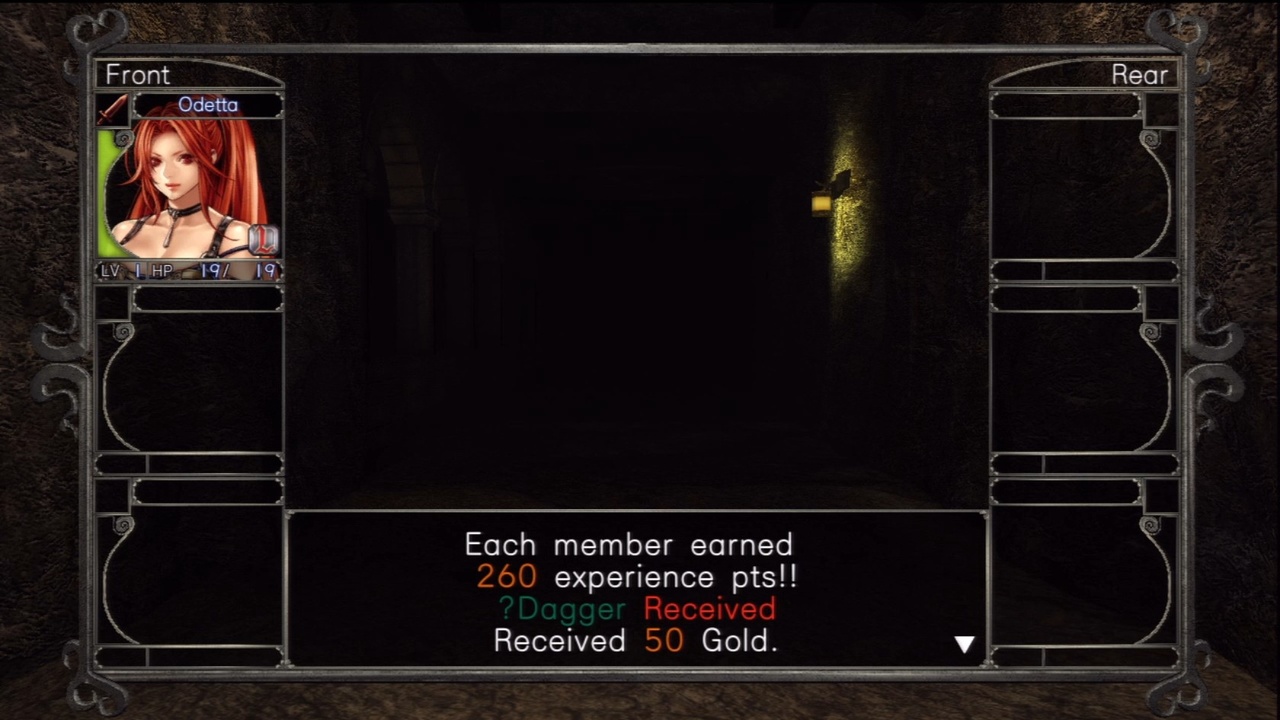Viewport: 1280px width, 720px height.
Task: Select the Front formation header
Action: coord(137,74)
